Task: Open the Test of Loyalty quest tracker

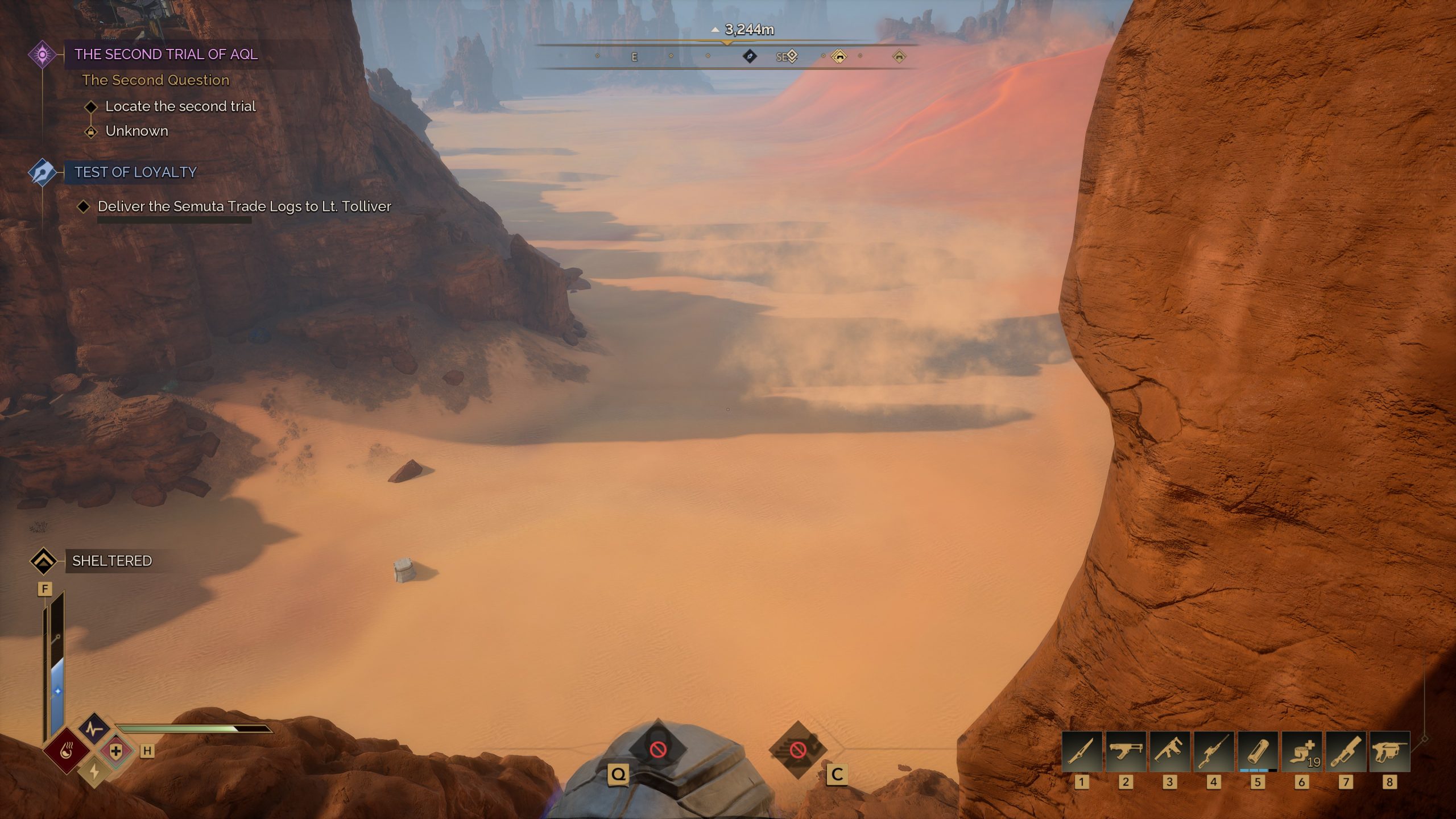Action: tap(135, 172)
